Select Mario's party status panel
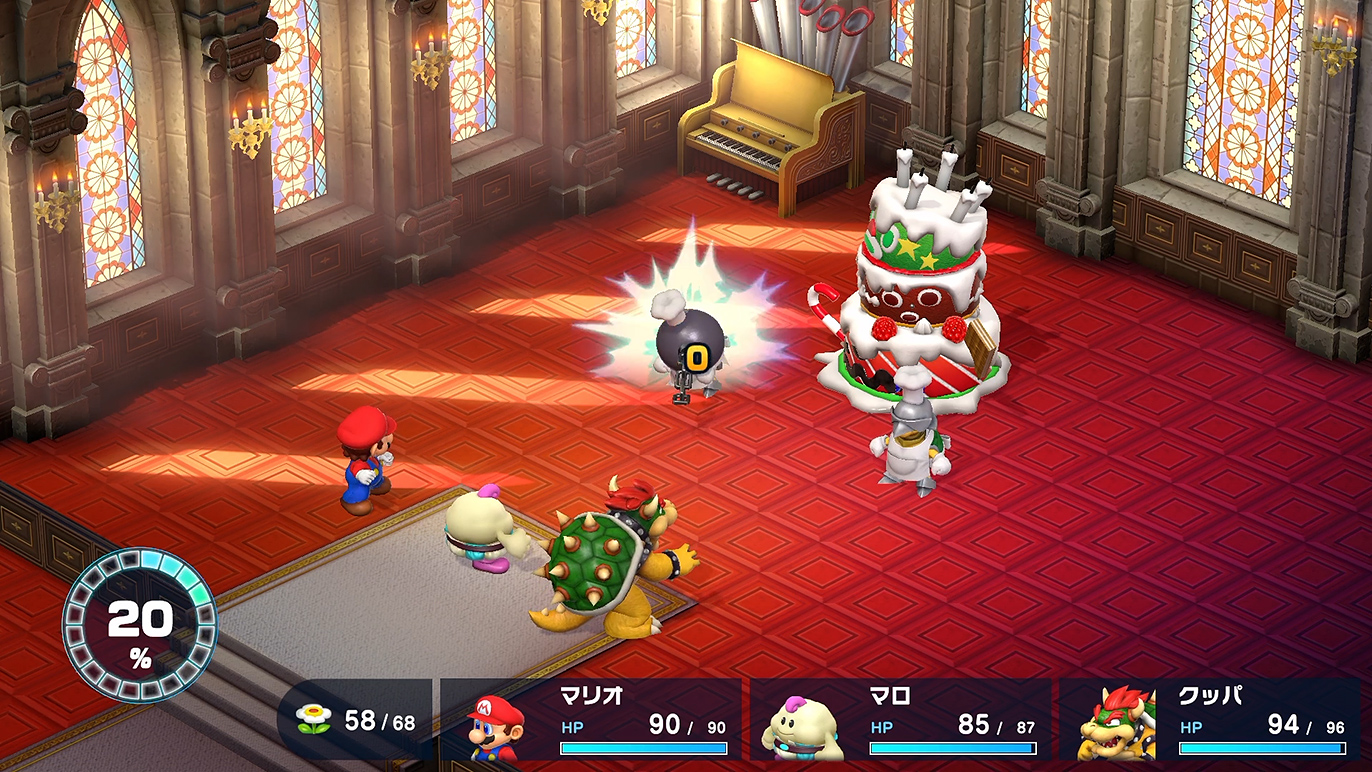Image resolution: width=1372 pixels, height=772 pixels. point(592,722)
